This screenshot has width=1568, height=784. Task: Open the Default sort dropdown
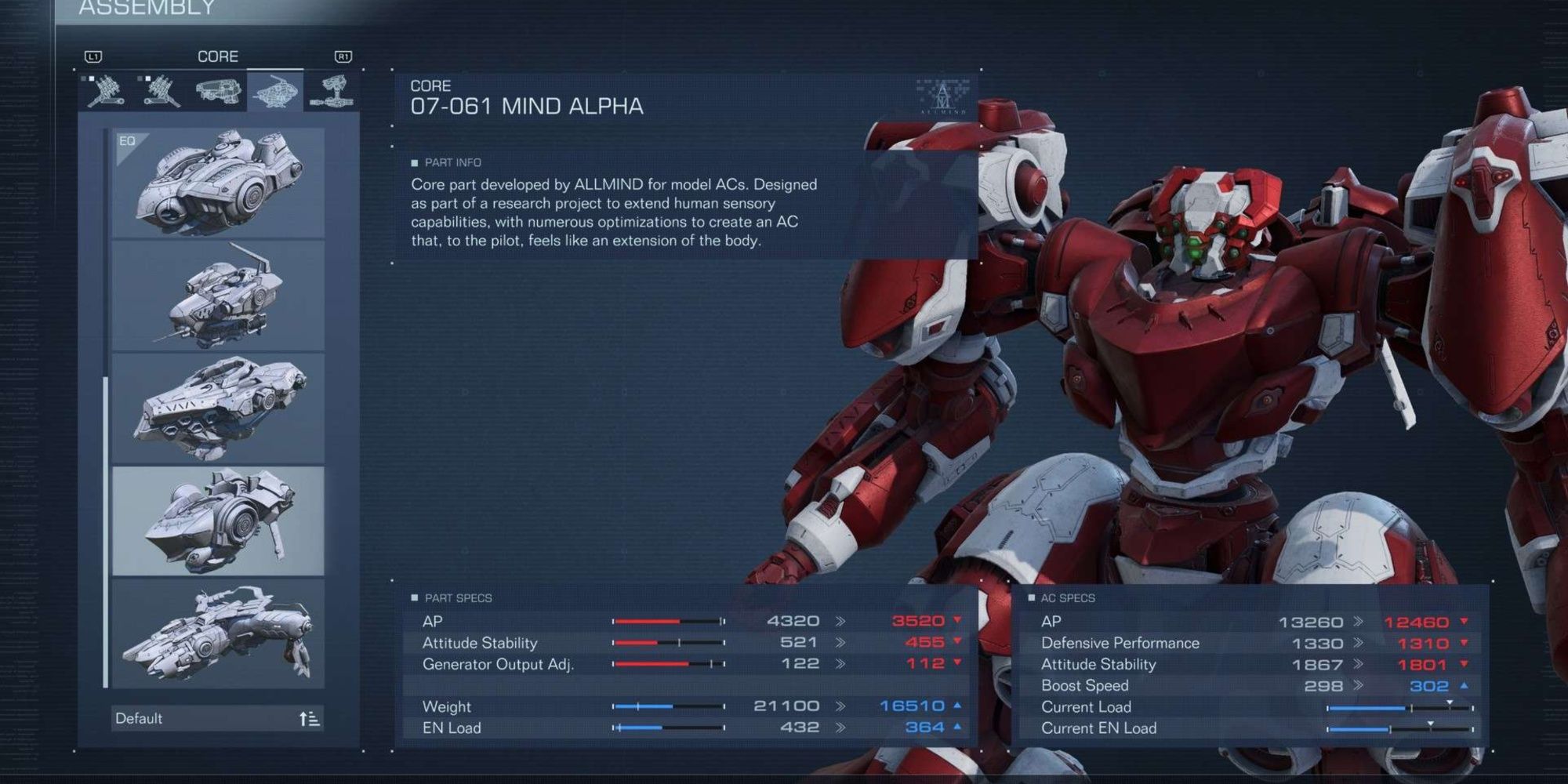pos(196,718)
